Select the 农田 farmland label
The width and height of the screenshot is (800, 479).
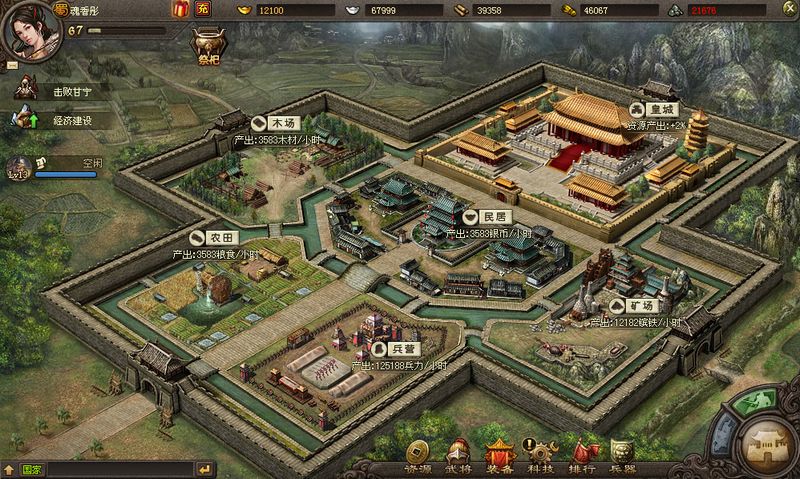[213, 240]
